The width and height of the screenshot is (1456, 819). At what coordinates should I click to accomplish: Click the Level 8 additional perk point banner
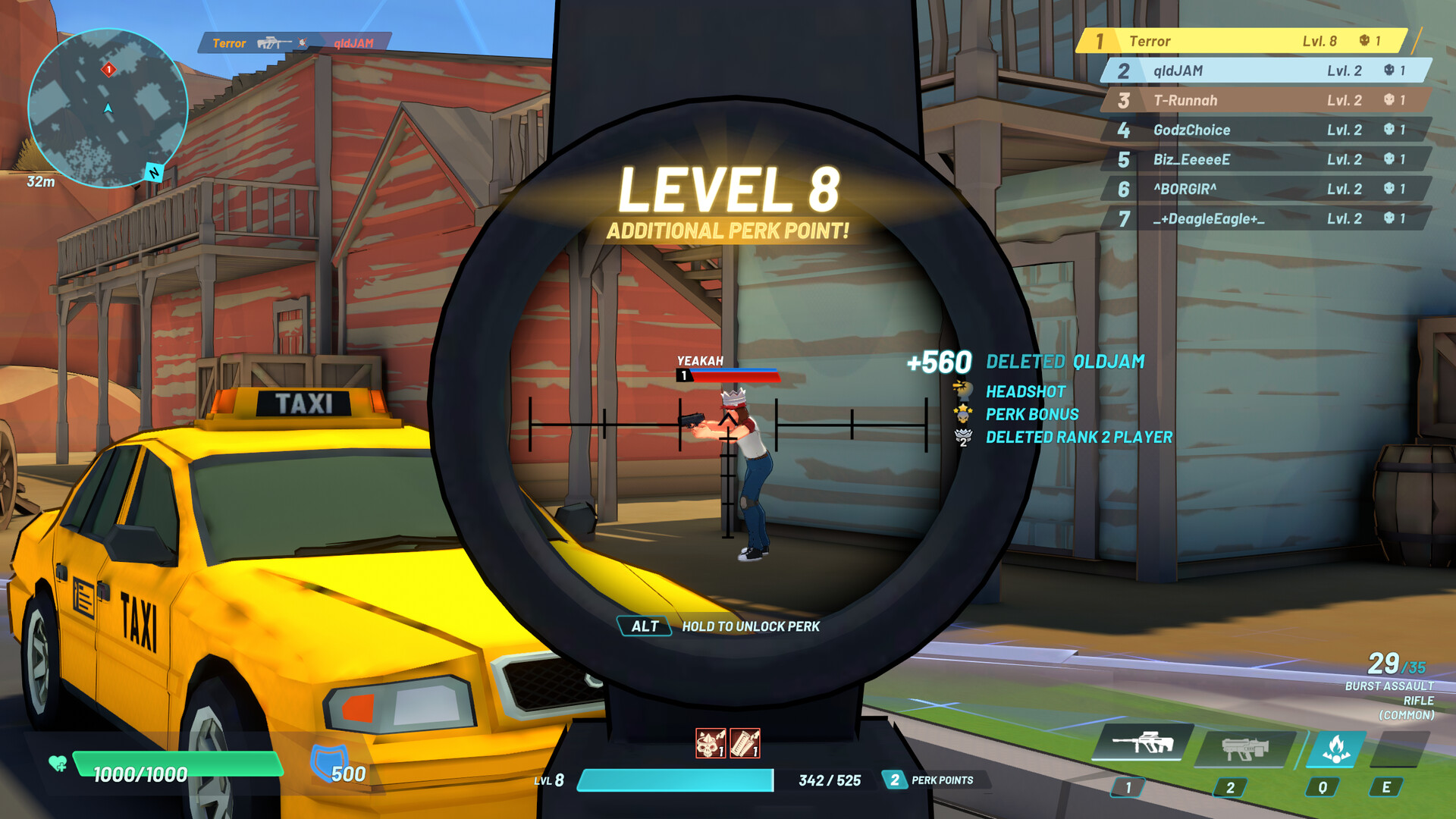(730, 202)
